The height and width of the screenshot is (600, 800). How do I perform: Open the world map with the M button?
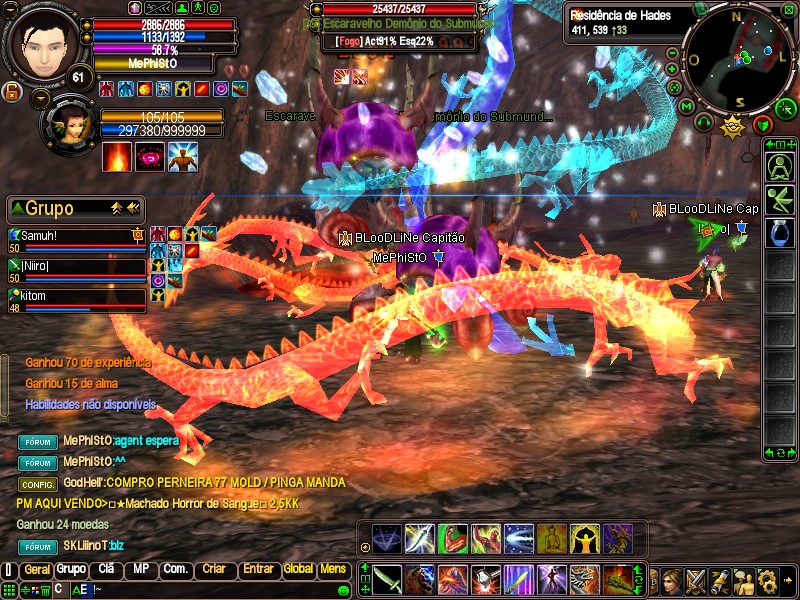pos(686,106)
